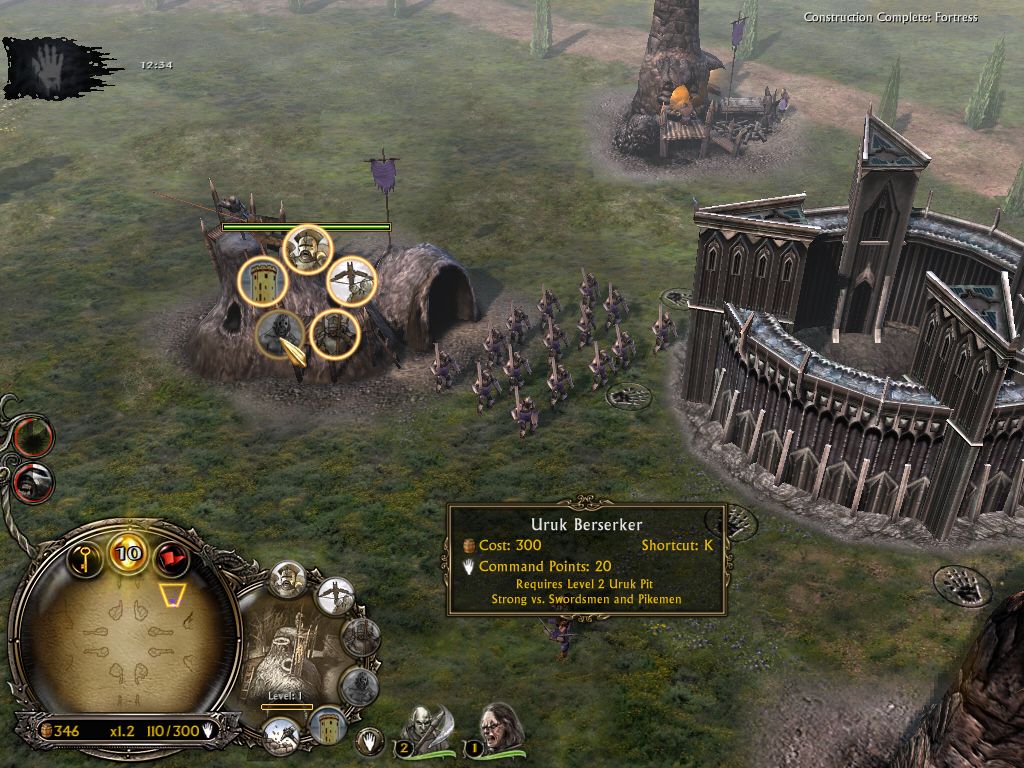Activate the dark upper round power icon
Viewport: 1024px width, 768px height.
pos(34,437)
